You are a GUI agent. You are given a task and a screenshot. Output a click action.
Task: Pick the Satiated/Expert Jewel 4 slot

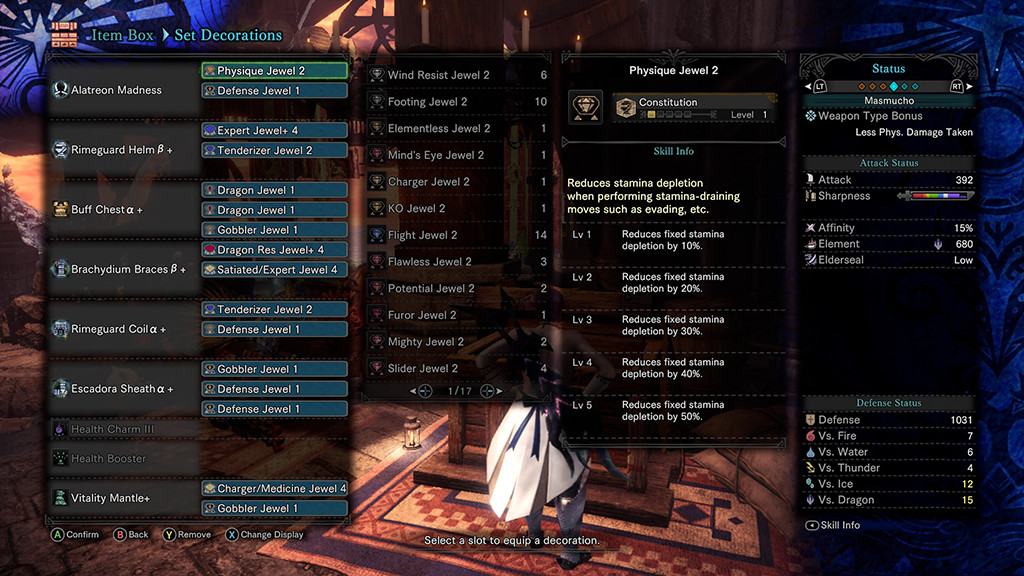pyautogui.click(x=274, y=269)
